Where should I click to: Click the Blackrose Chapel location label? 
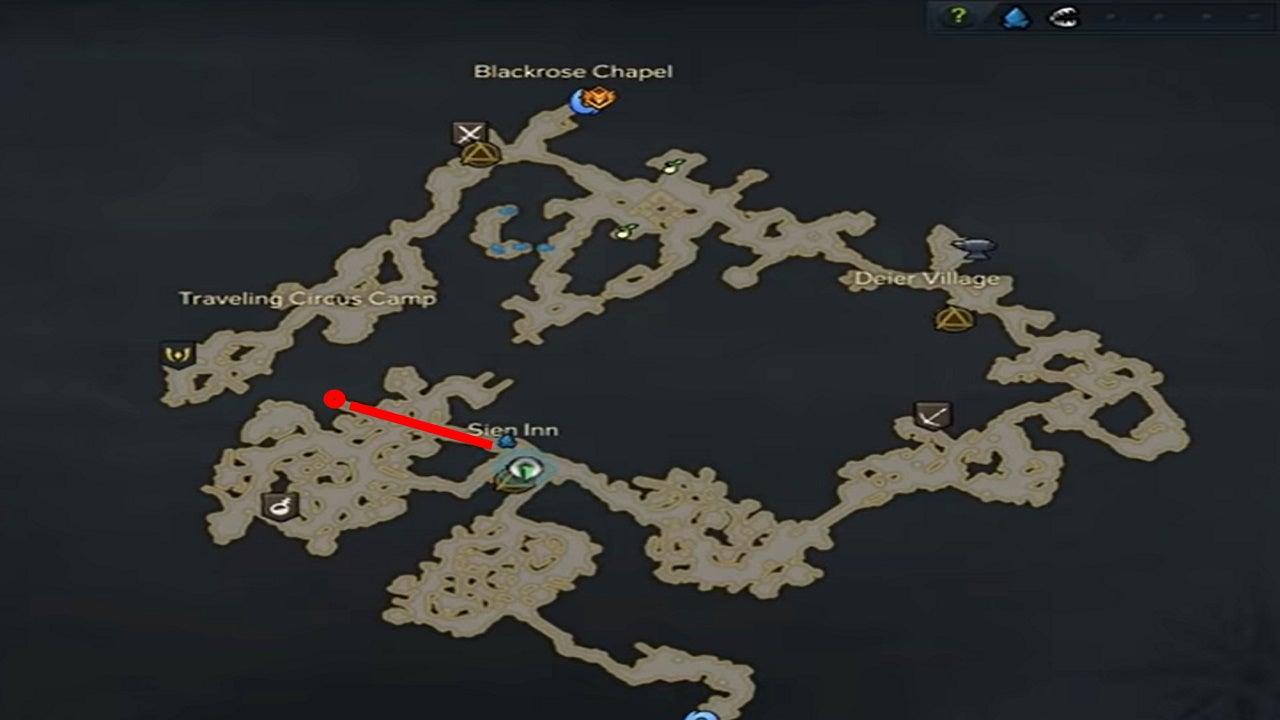click(573, 71)
